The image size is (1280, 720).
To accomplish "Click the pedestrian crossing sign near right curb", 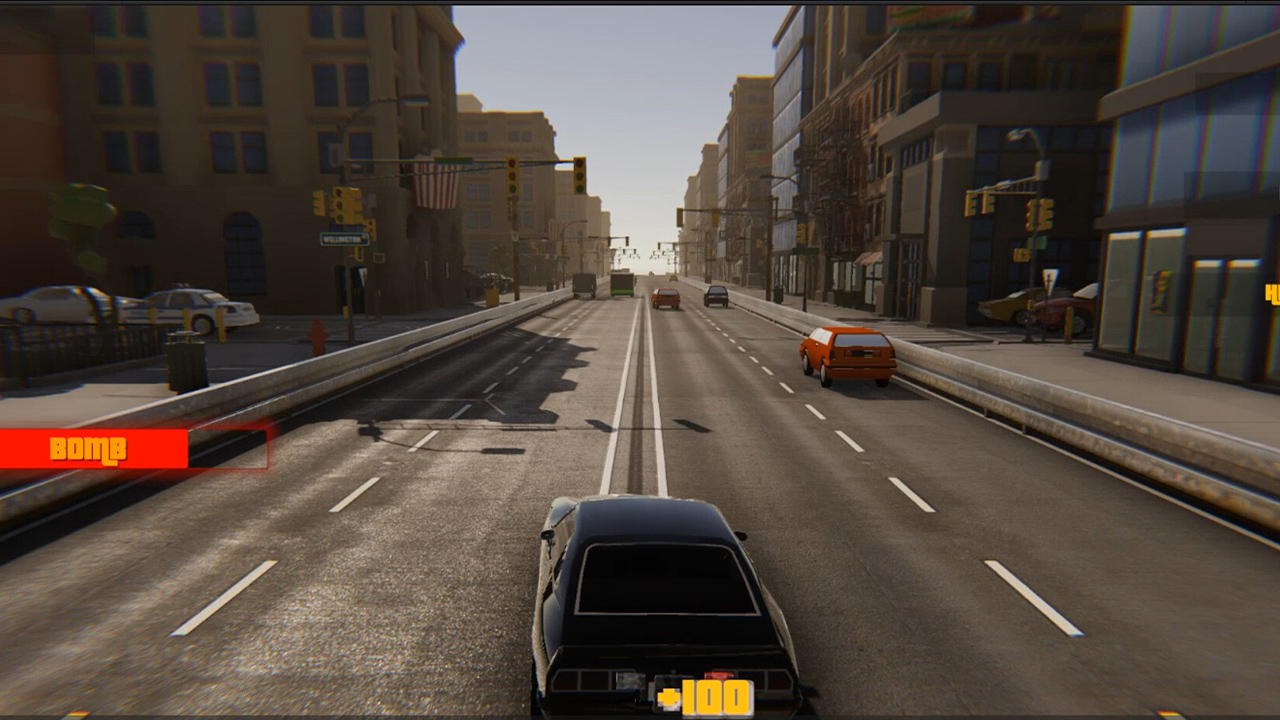I will (x=1049, y=280).
